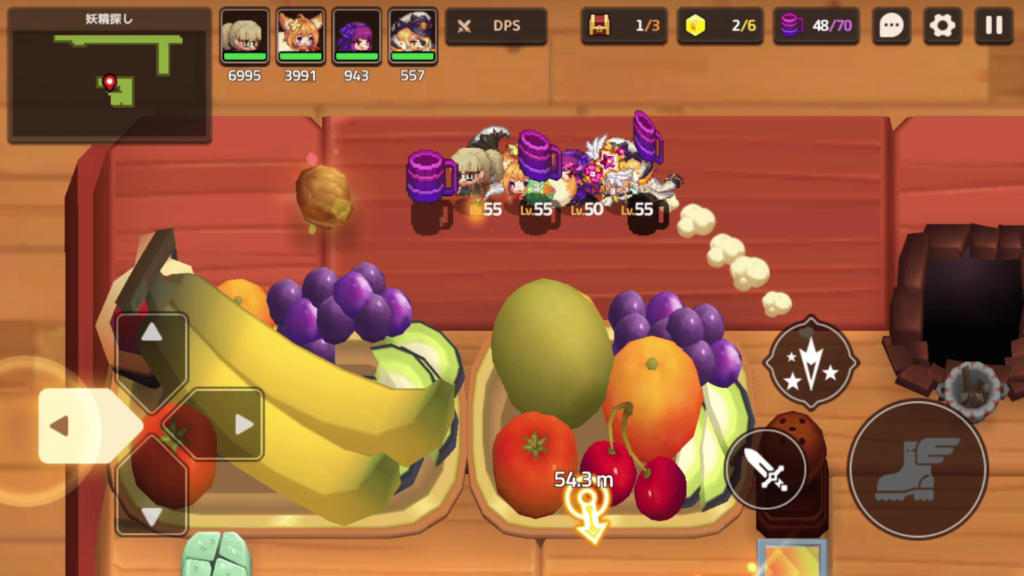Pick the witch-hat hero portrait

point(413,37)
